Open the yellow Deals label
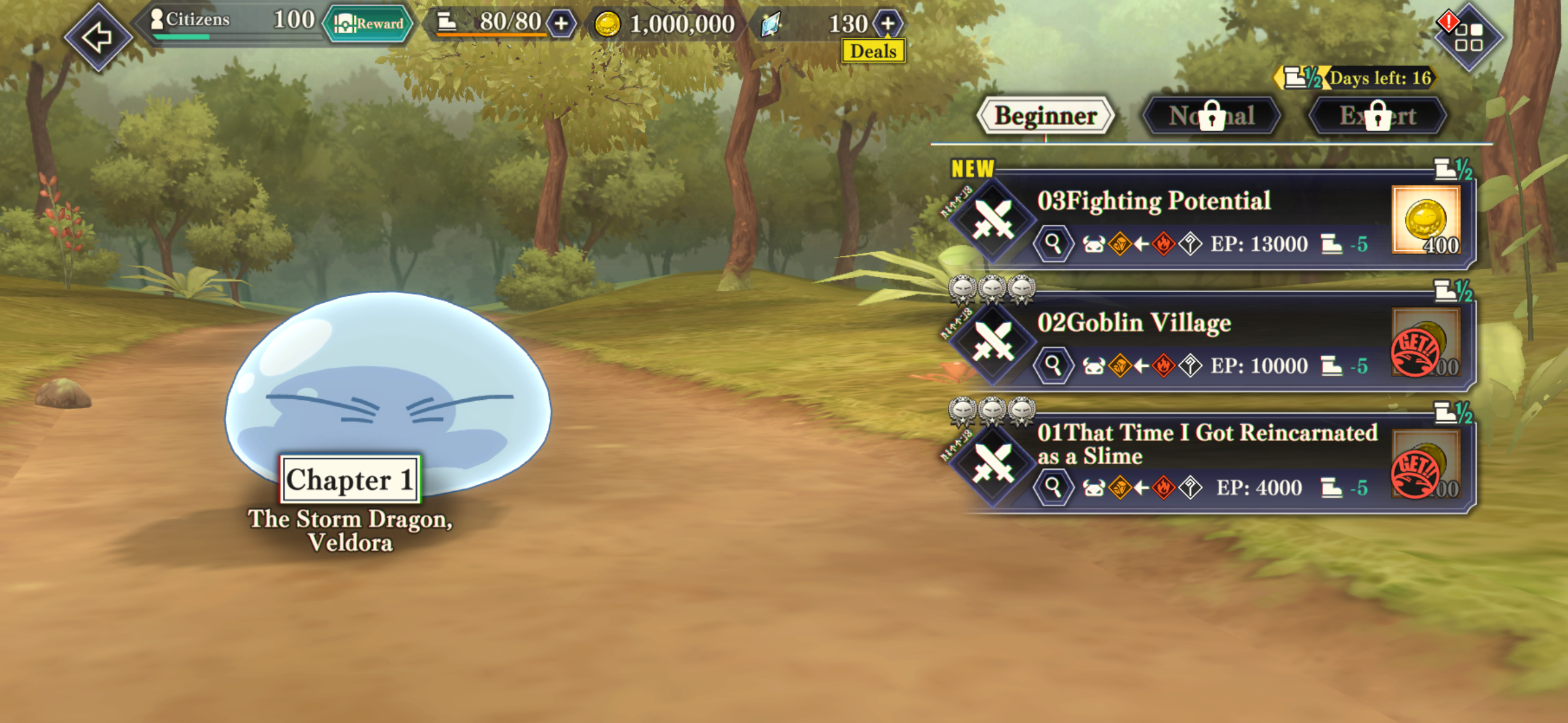Screen dimensions: 1568x723 pyautogui.click(x=873, y=52)
